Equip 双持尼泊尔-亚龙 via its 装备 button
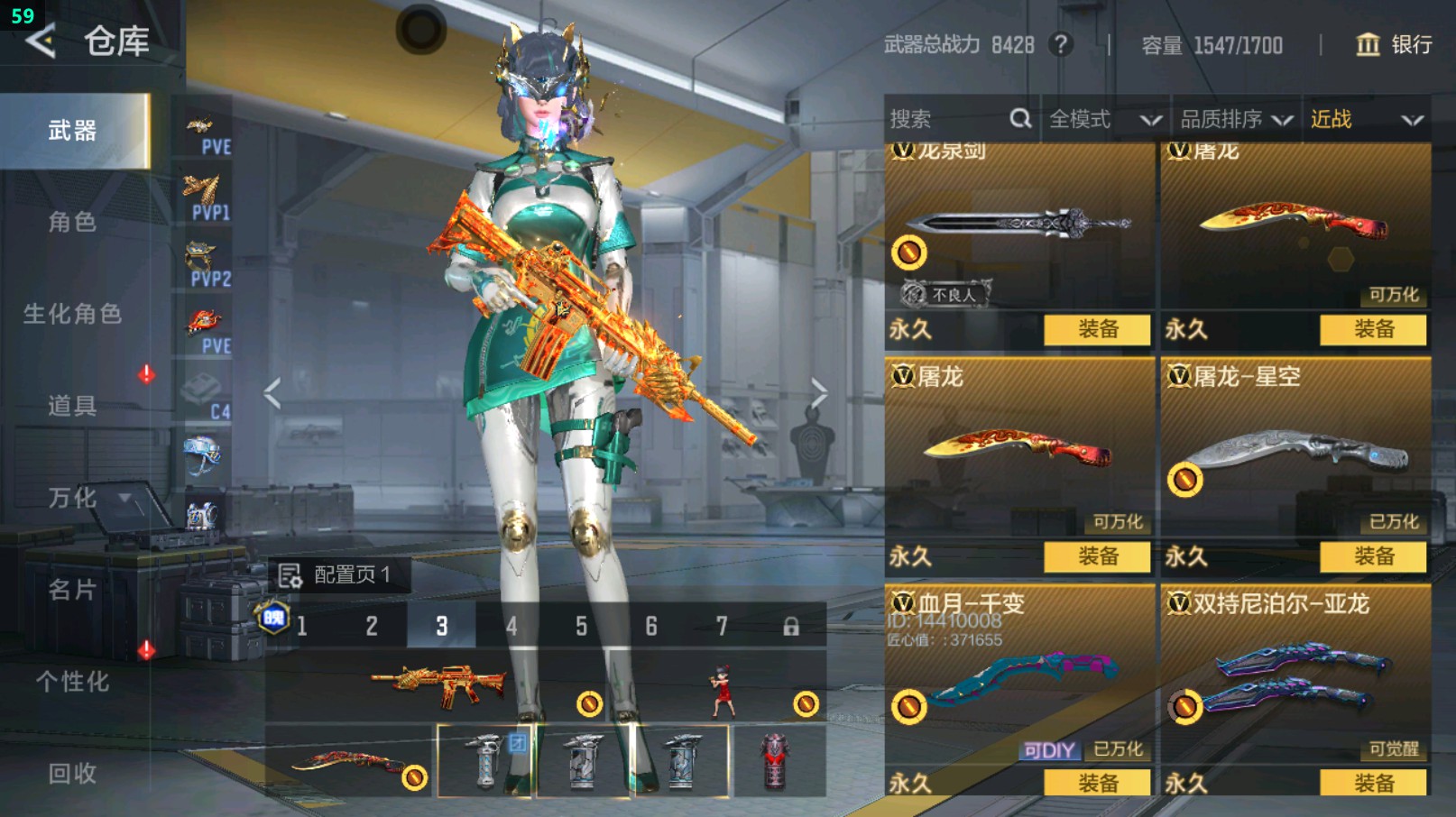The width and height of the screenshot is (1456, 817). (1372, 784)
